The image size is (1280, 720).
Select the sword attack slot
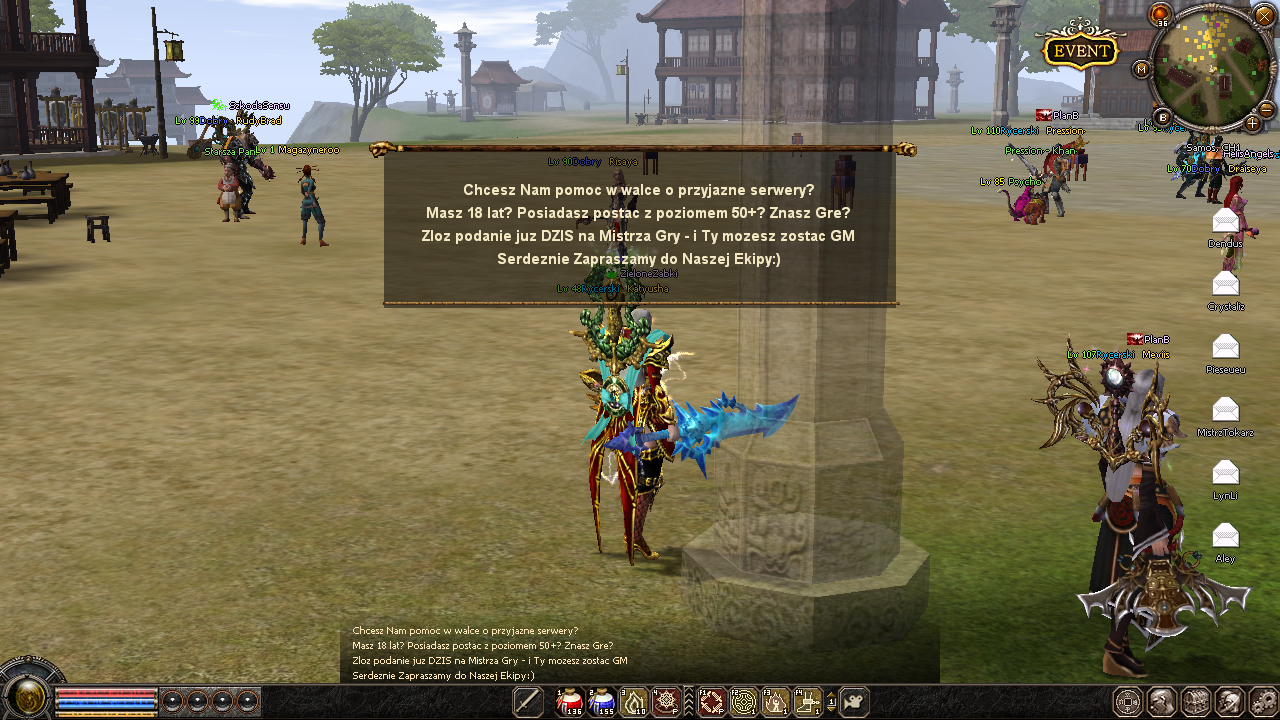527,702
